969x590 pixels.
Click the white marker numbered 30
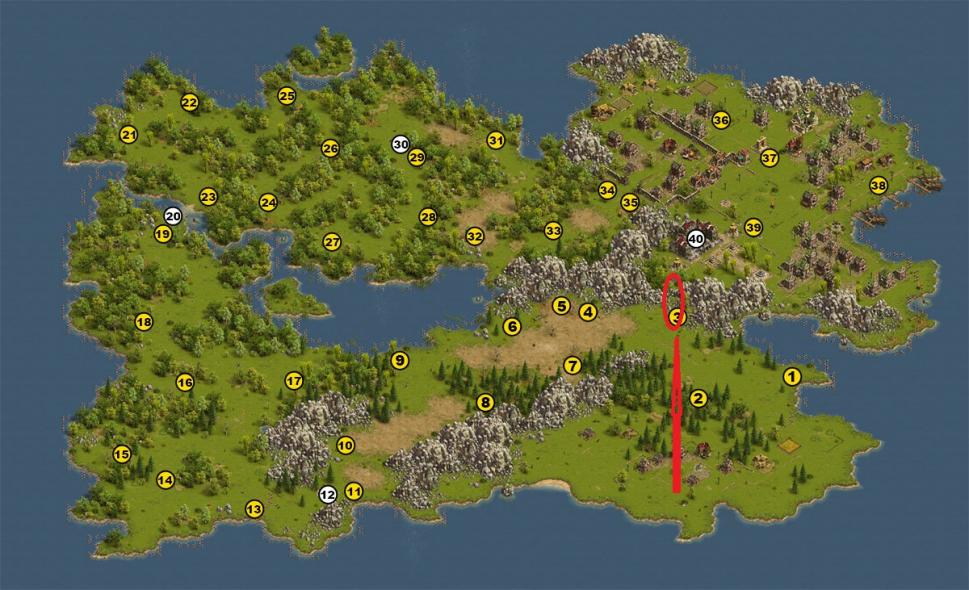(x=400, y=144)
